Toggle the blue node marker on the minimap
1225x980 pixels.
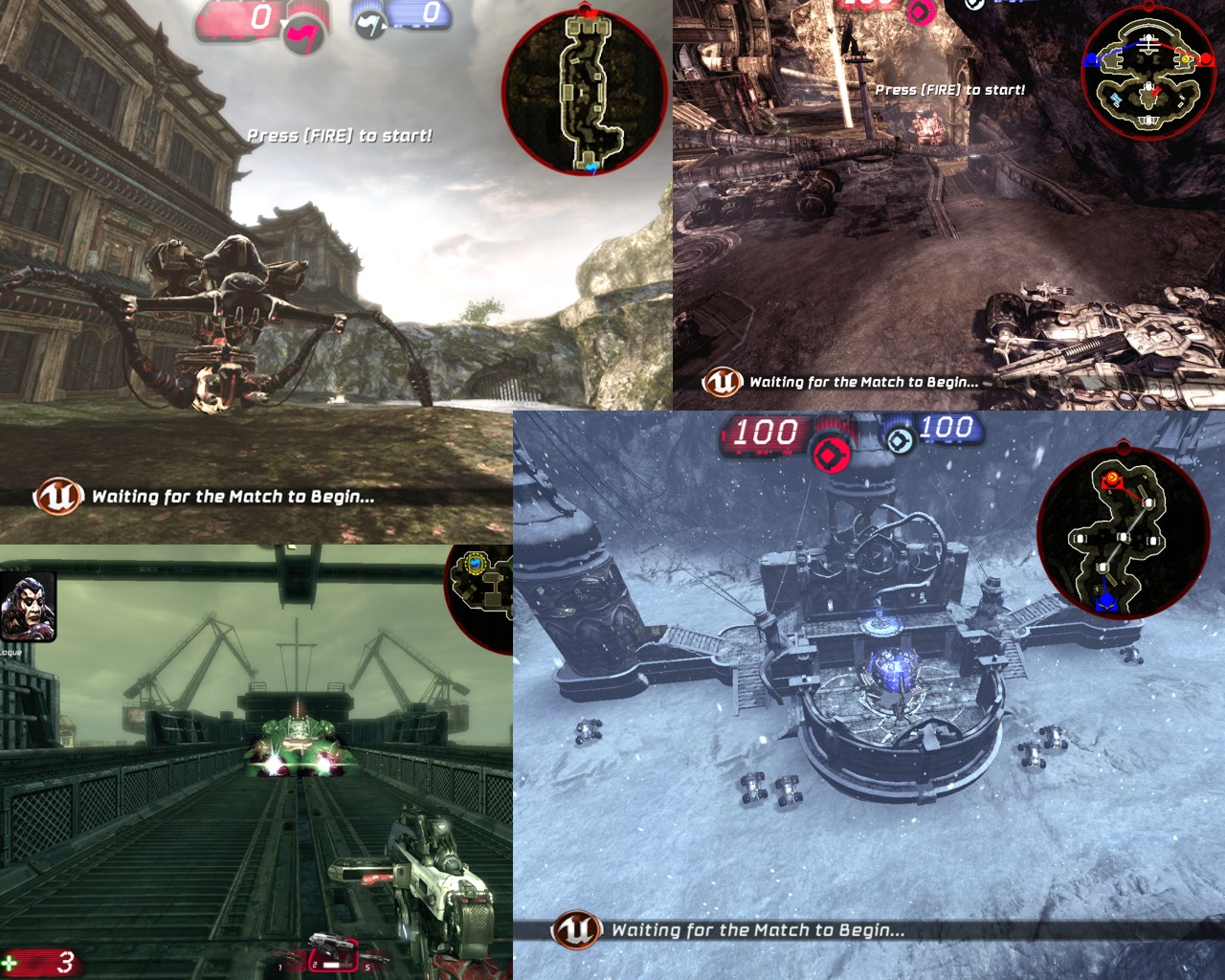click(1107, 600)
